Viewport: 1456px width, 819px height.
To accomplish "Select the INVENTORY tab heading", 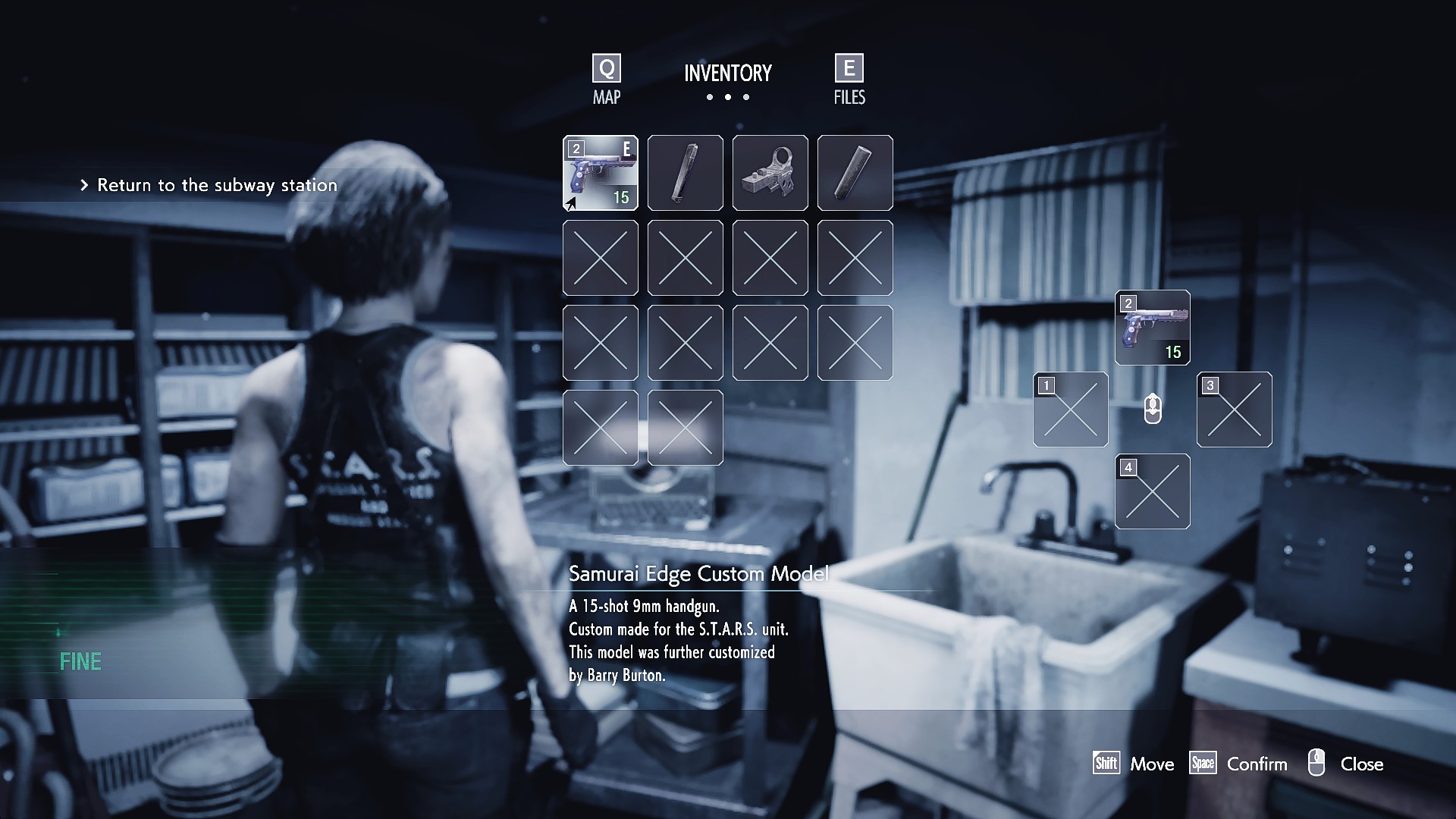I will pos(727,74).
